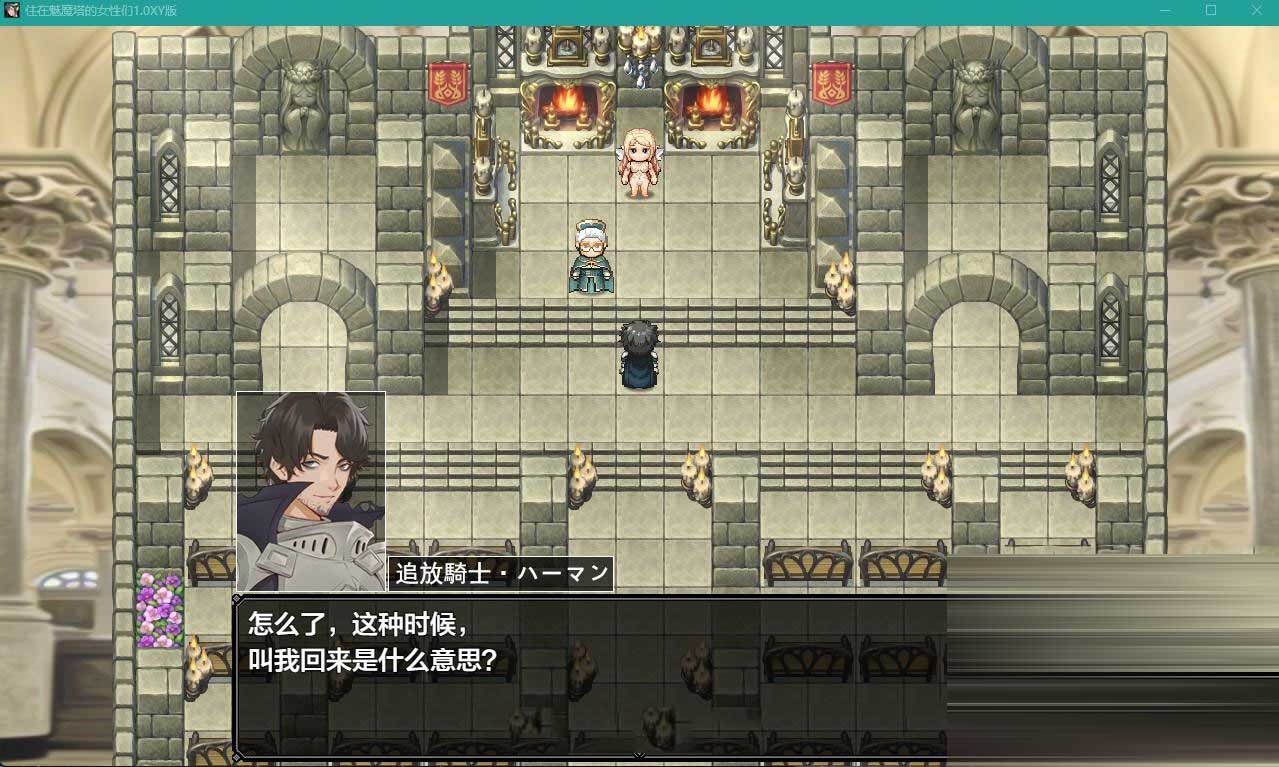This screenshot has height=767, width=1279.
Task: Advance the dialogue text box
Action: pos(590,676)
